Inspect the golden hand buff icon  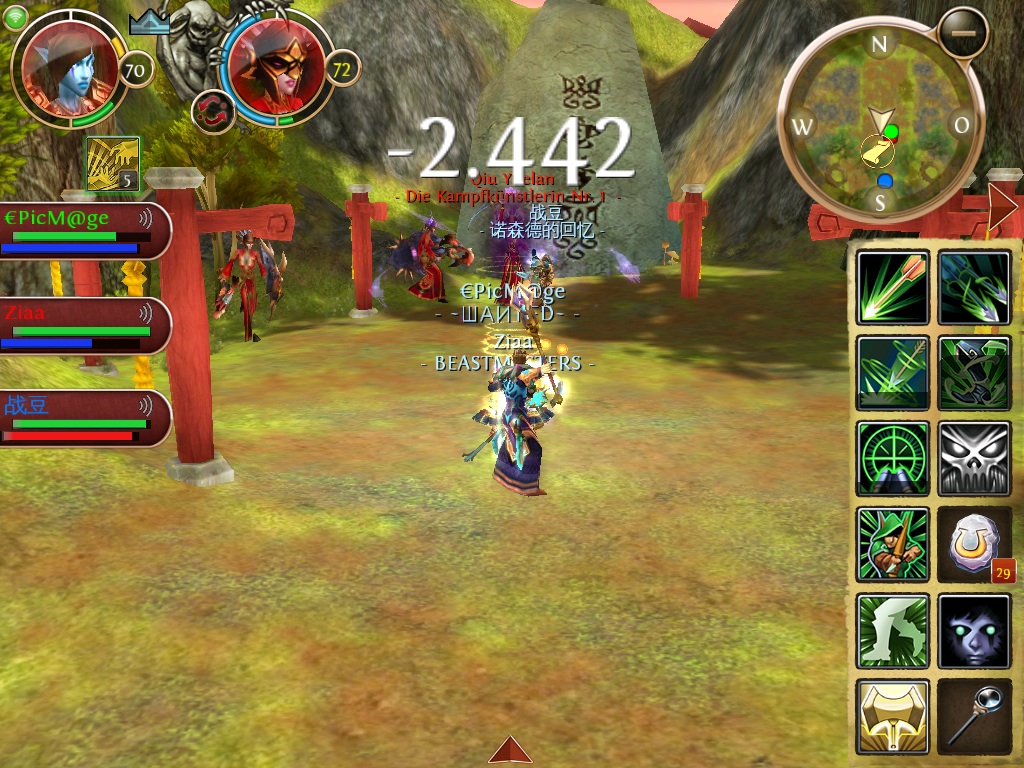[112, 164]
